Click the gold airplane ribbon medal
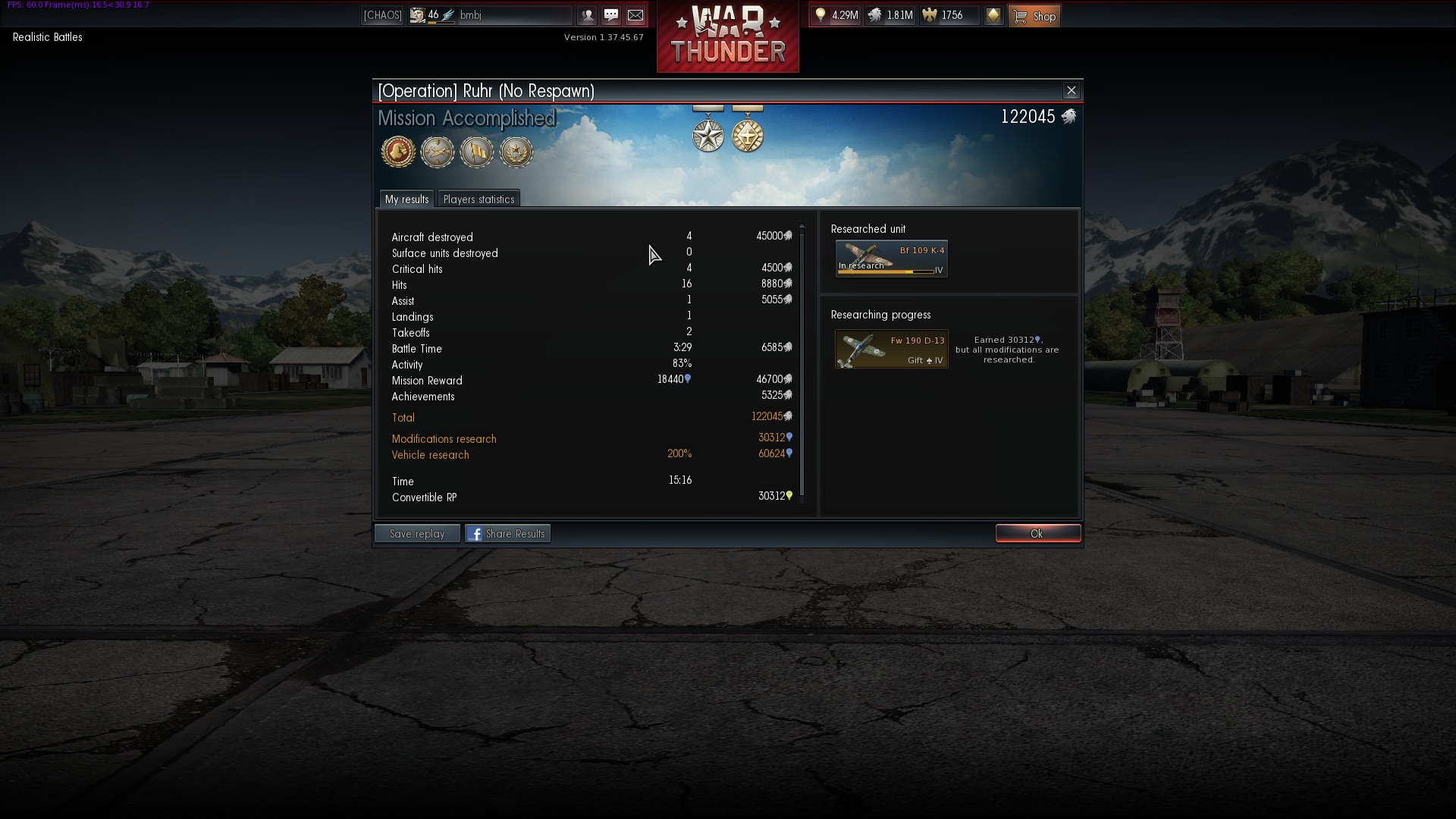 tap(748, 135)
